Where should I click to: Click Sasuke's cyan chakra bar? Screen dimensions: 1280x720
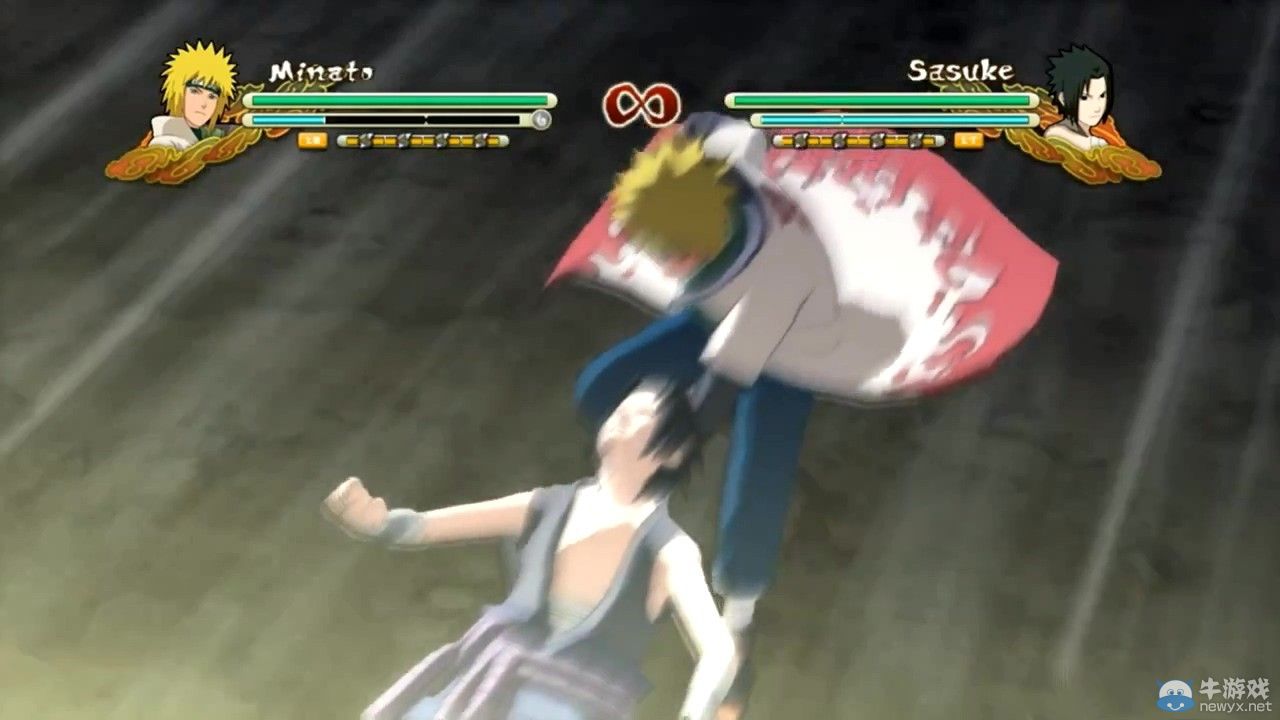pos(890,119)
